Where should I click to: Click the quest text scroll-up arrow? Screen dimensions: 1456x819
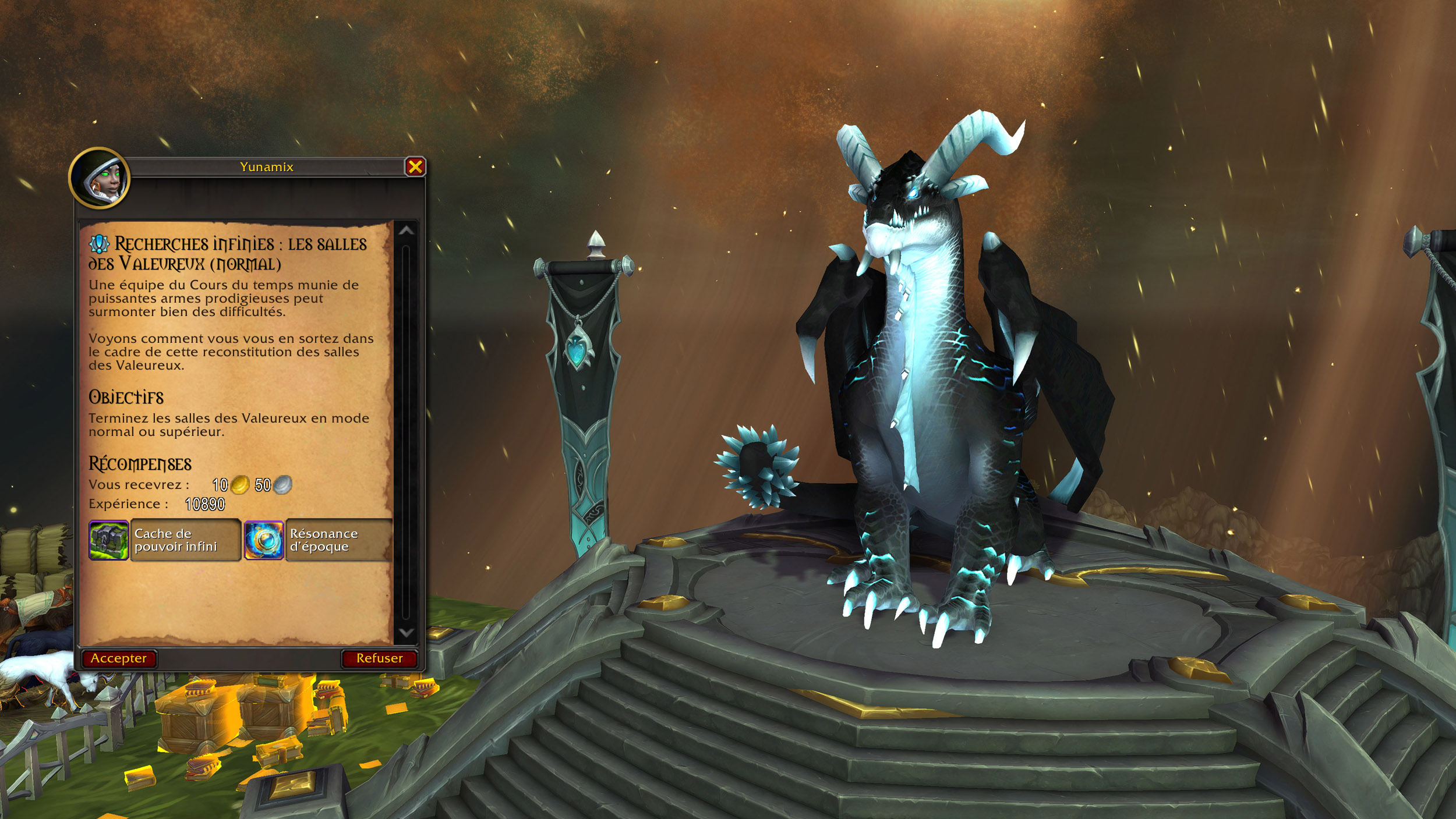[x=406, y=231]
